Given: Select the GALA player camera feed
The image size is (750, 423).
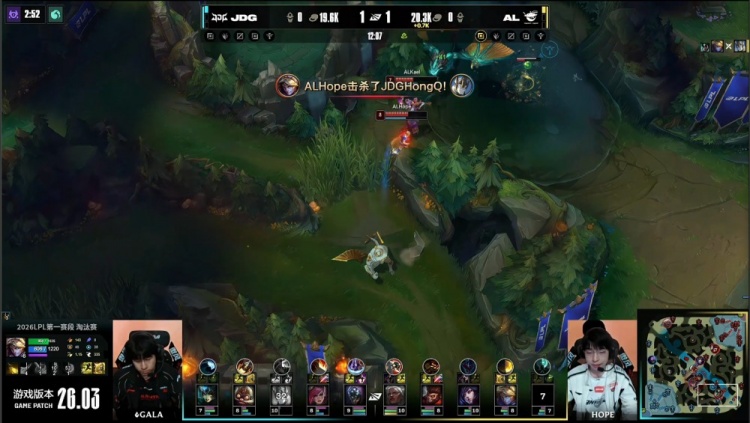Looking at the screenshot, I should click(x=147, y=368).
